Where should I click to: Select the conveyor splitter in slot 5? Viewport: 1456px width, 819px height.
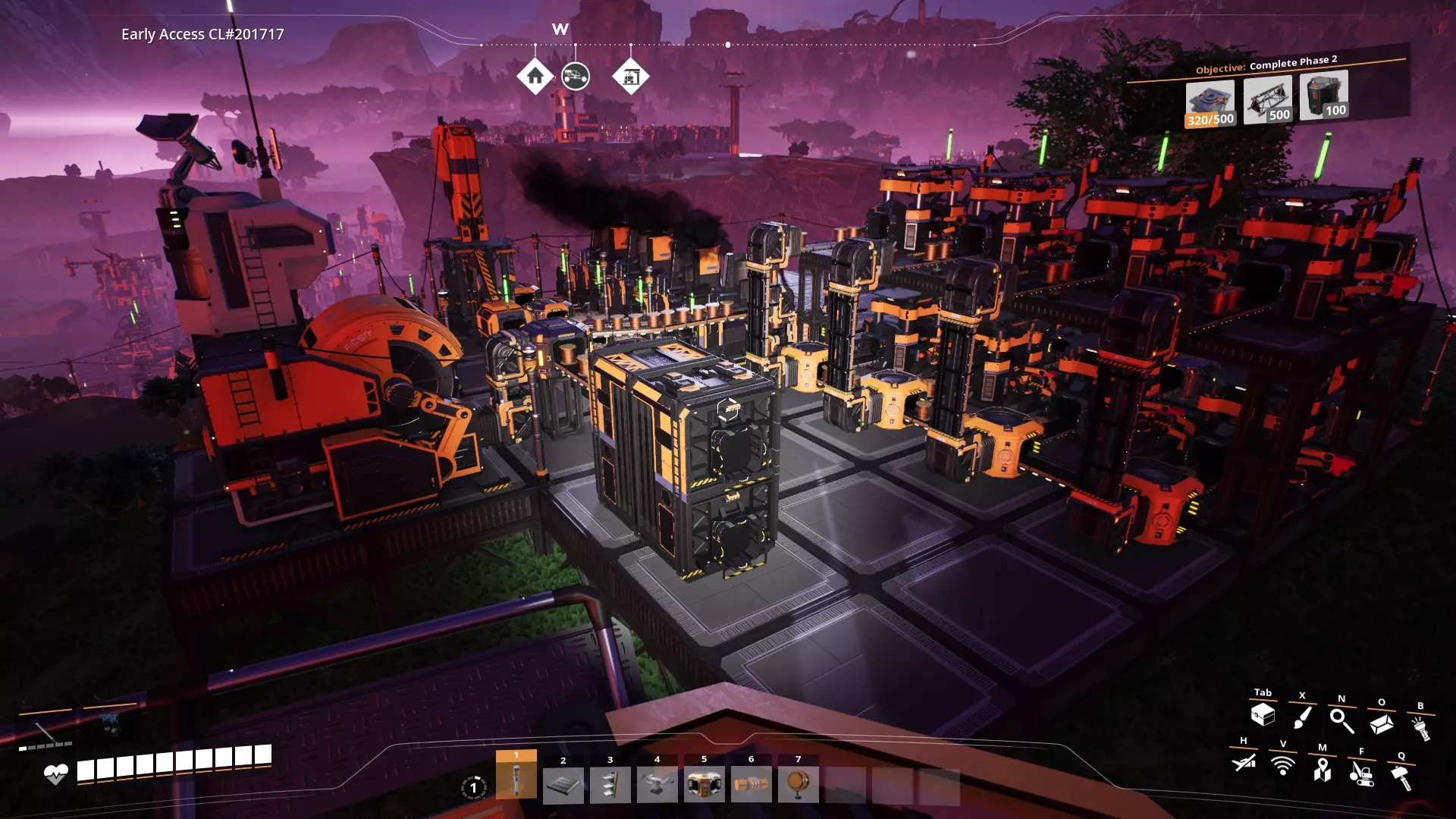(704, 785)
